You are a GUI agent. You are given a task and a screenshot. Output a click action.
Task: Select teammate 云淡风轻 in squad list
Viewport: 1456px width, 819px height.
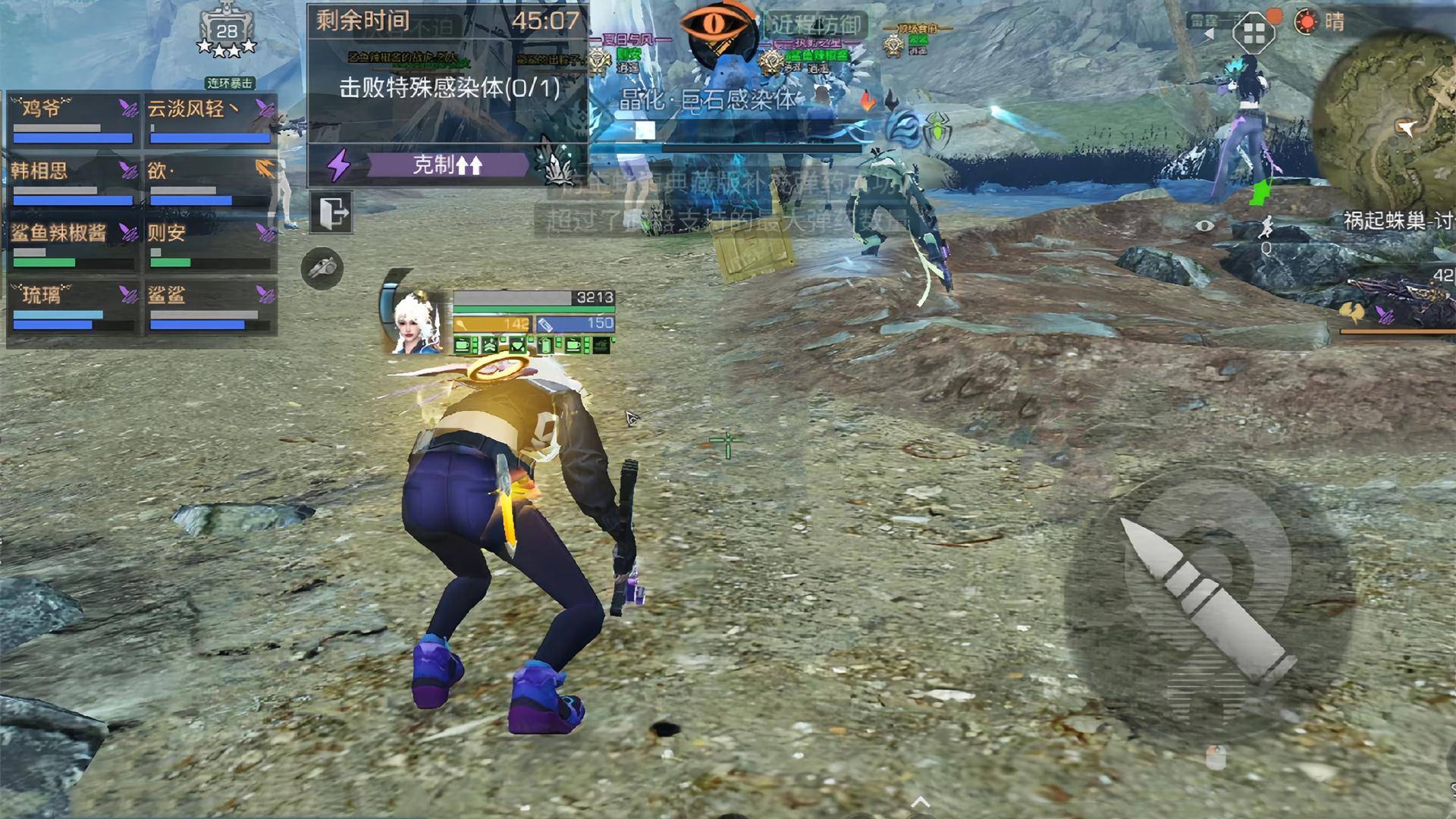[210, 119]
